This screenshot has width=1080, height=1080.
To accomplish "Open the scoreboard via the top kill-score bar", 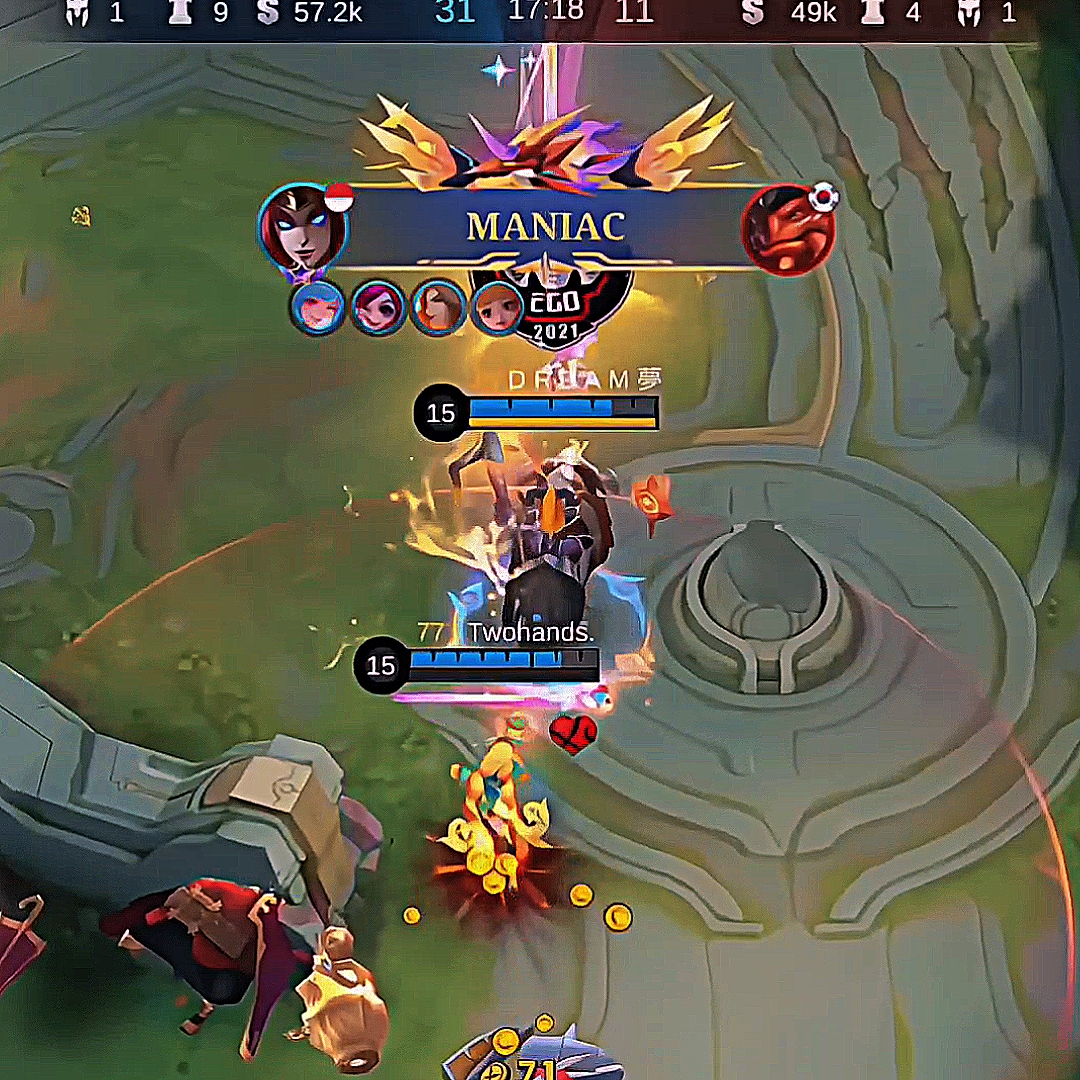I will click(545, 13).
